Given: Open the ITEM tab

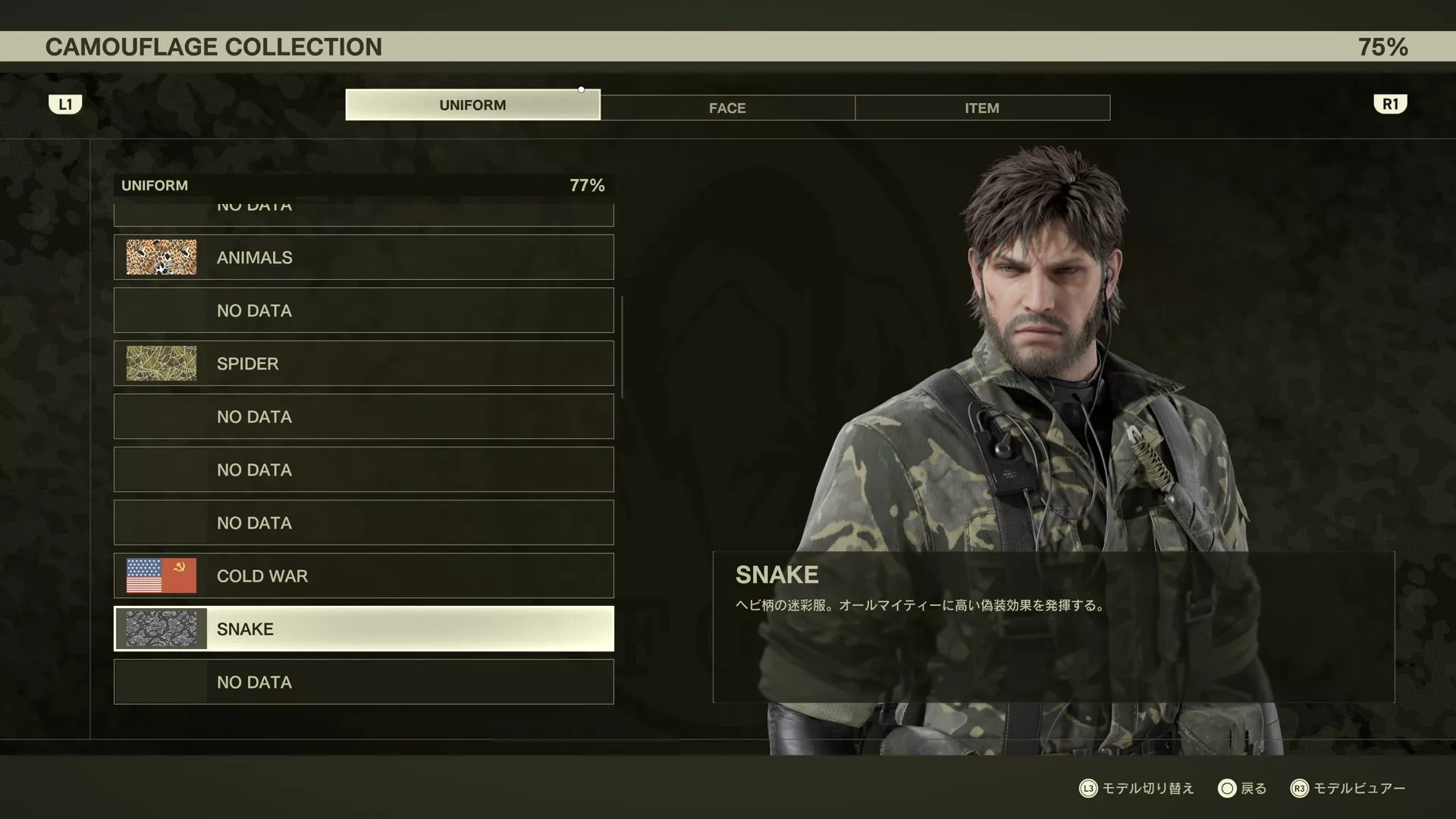Looking at the screenshot, I should point(982,108).
